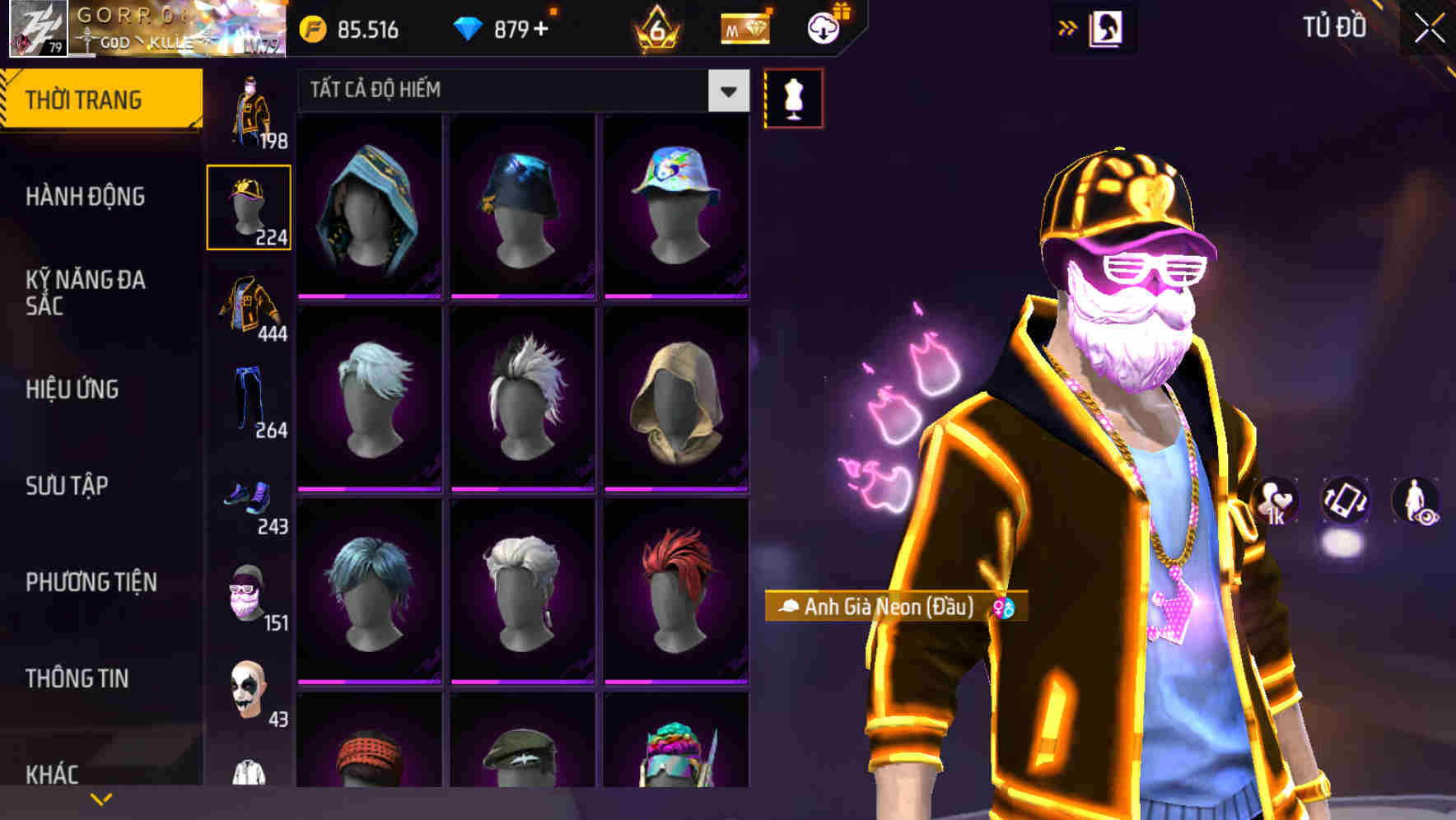Click the character card icon next to the chevrons
1456x820 pixels.
tap(1108, 27)
